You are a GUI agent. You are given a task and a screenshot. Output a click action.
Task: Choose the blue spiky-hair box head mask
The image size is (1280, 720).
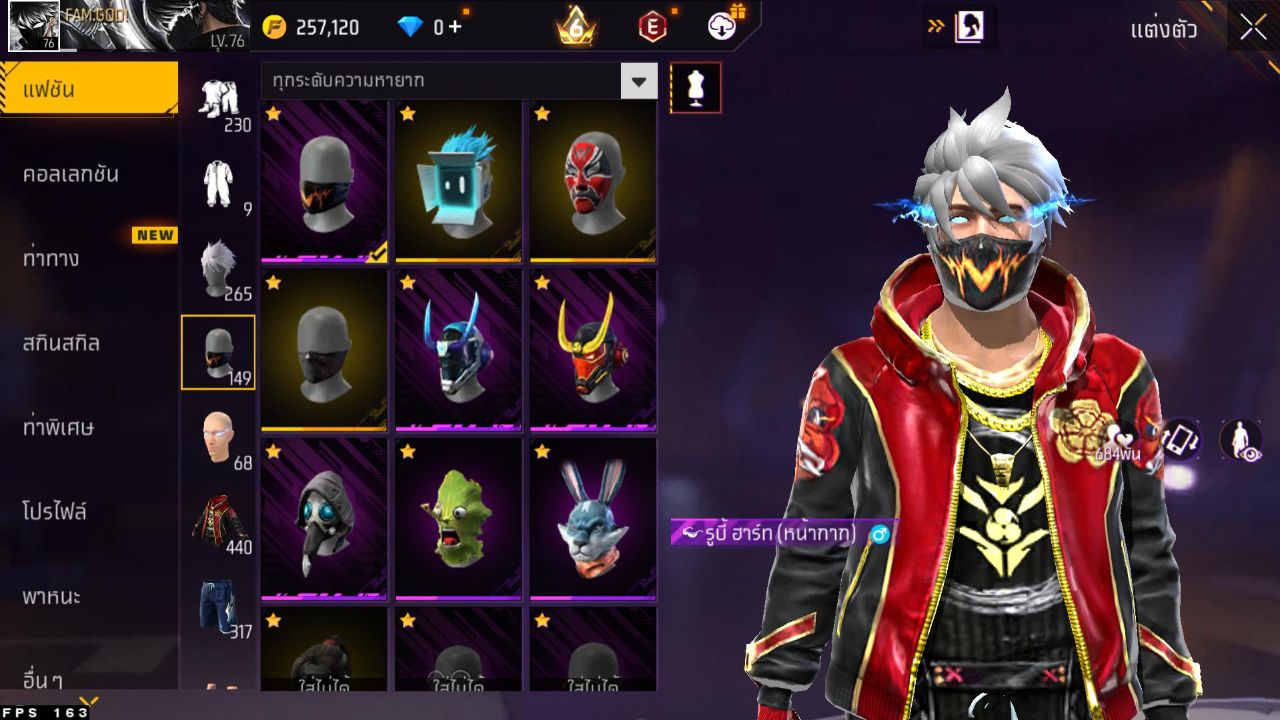(458, 181)
